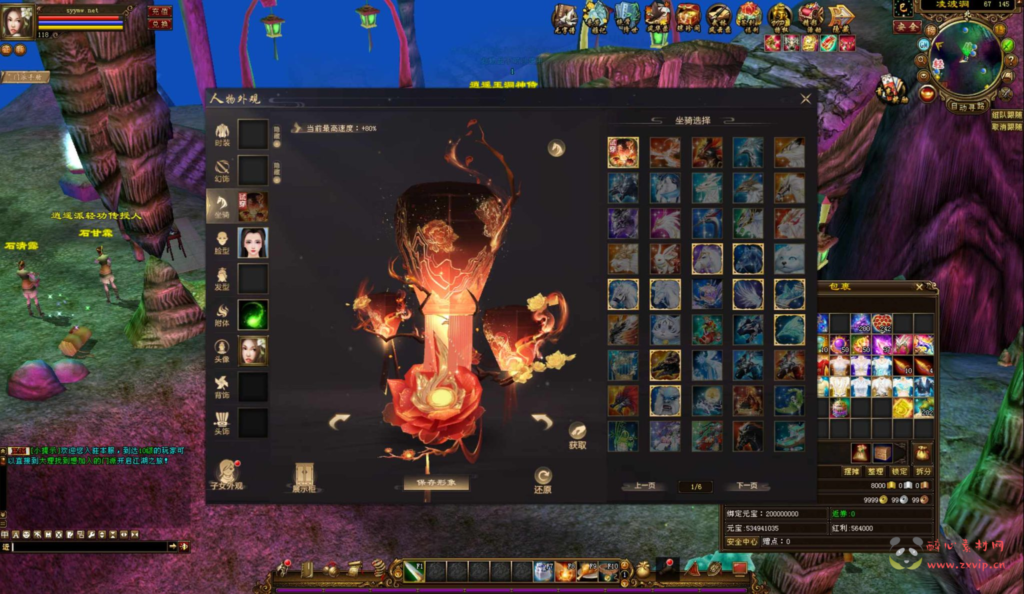Open the 脸型 face category
Screen dimensions: 1024x594
(x=222, y=242)
